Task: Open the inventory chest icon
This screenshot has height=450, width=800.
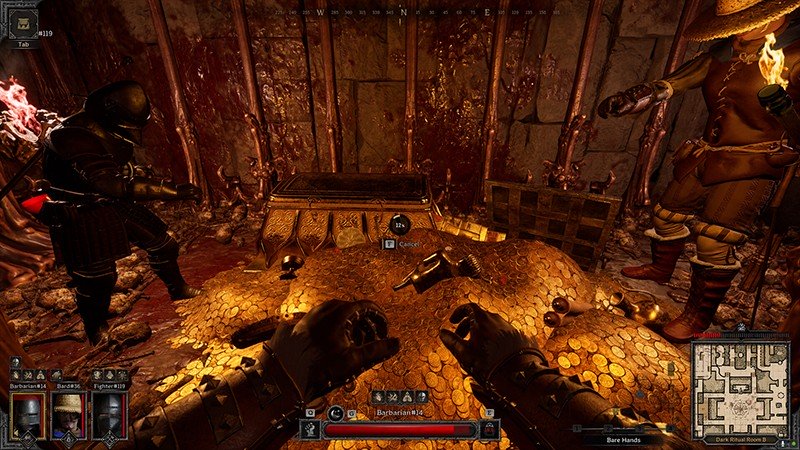Action: (22, 22)
